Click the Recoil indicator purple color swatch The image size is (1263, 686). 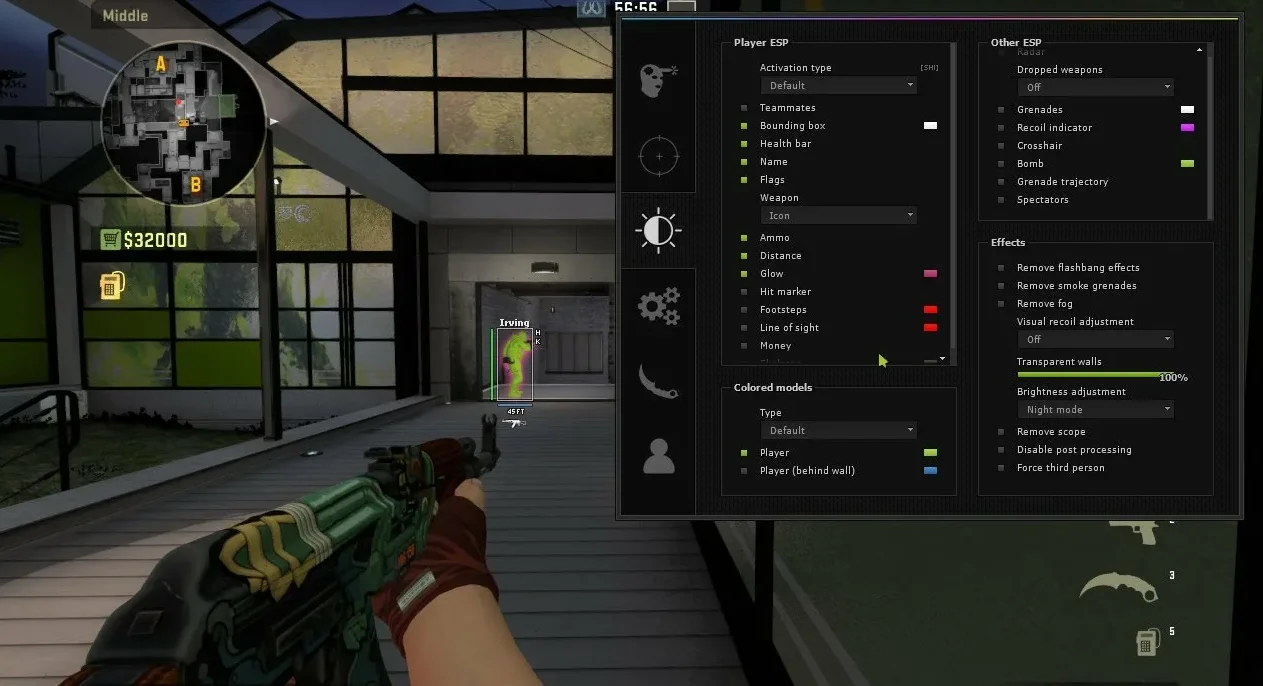(x=1187, y=128)
